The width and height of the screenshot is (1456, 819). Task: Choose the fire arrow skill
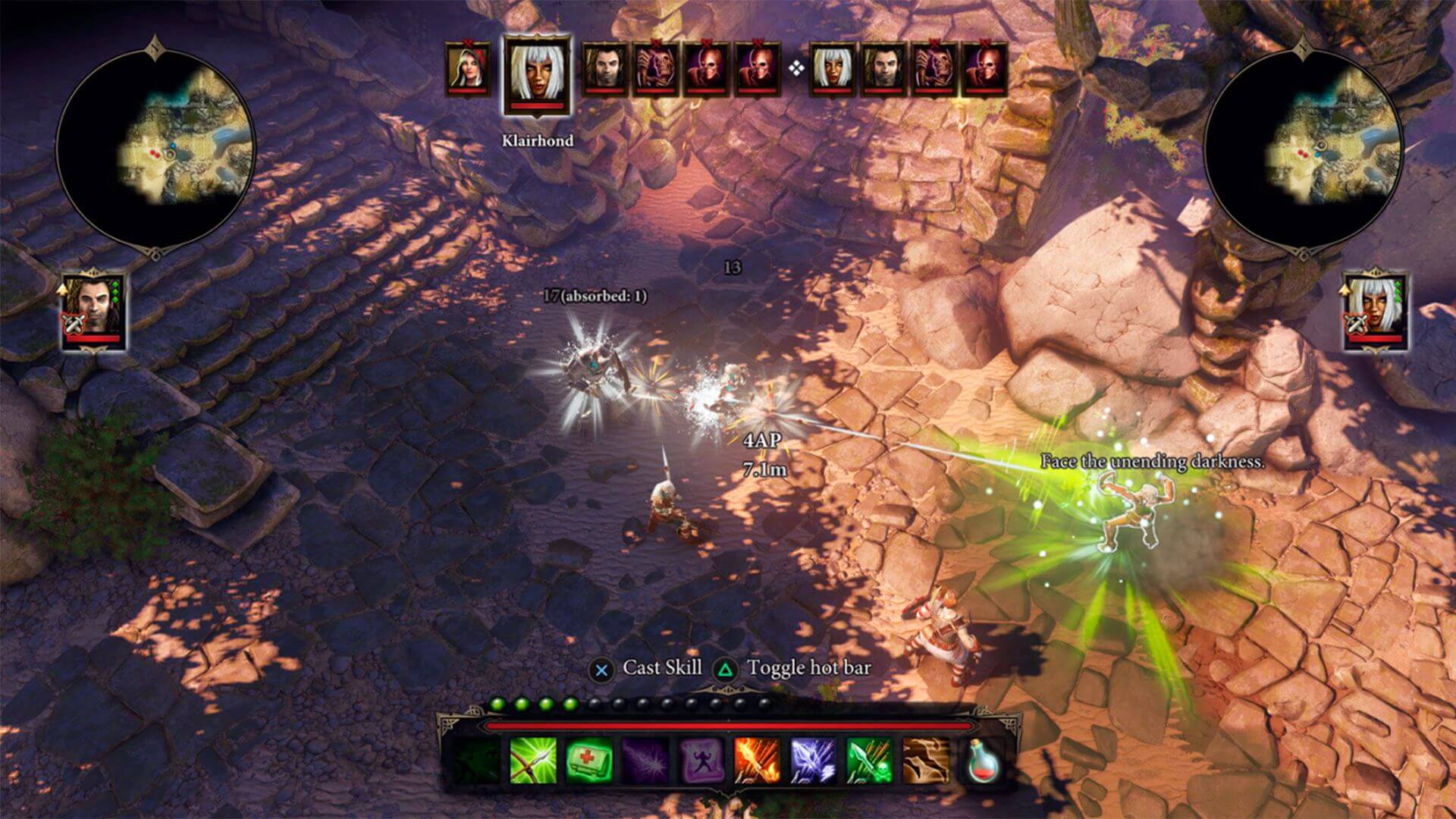(x=757, y=760)
